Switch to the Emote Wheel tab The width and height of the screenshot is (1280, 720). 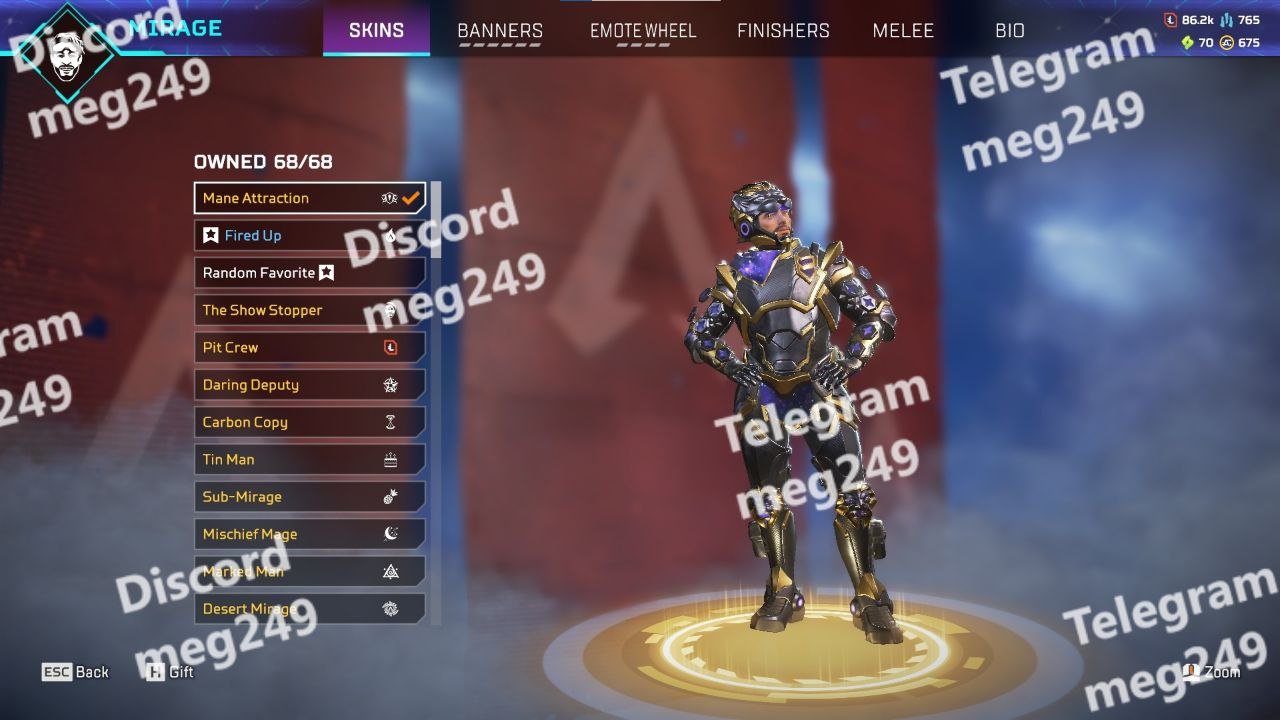point(642,30)
